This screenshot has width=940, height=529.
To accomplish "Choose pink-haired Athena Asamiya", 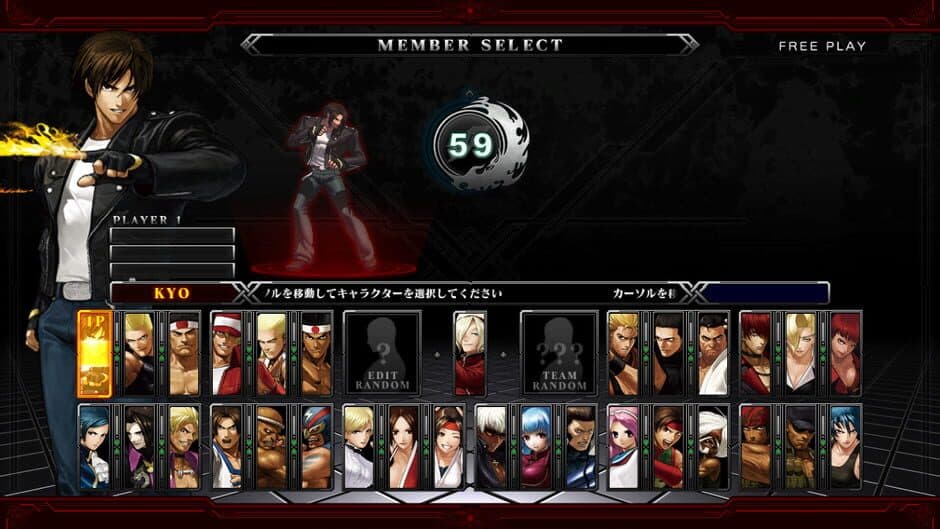I will pyautogui.click(x=624, y=447).
